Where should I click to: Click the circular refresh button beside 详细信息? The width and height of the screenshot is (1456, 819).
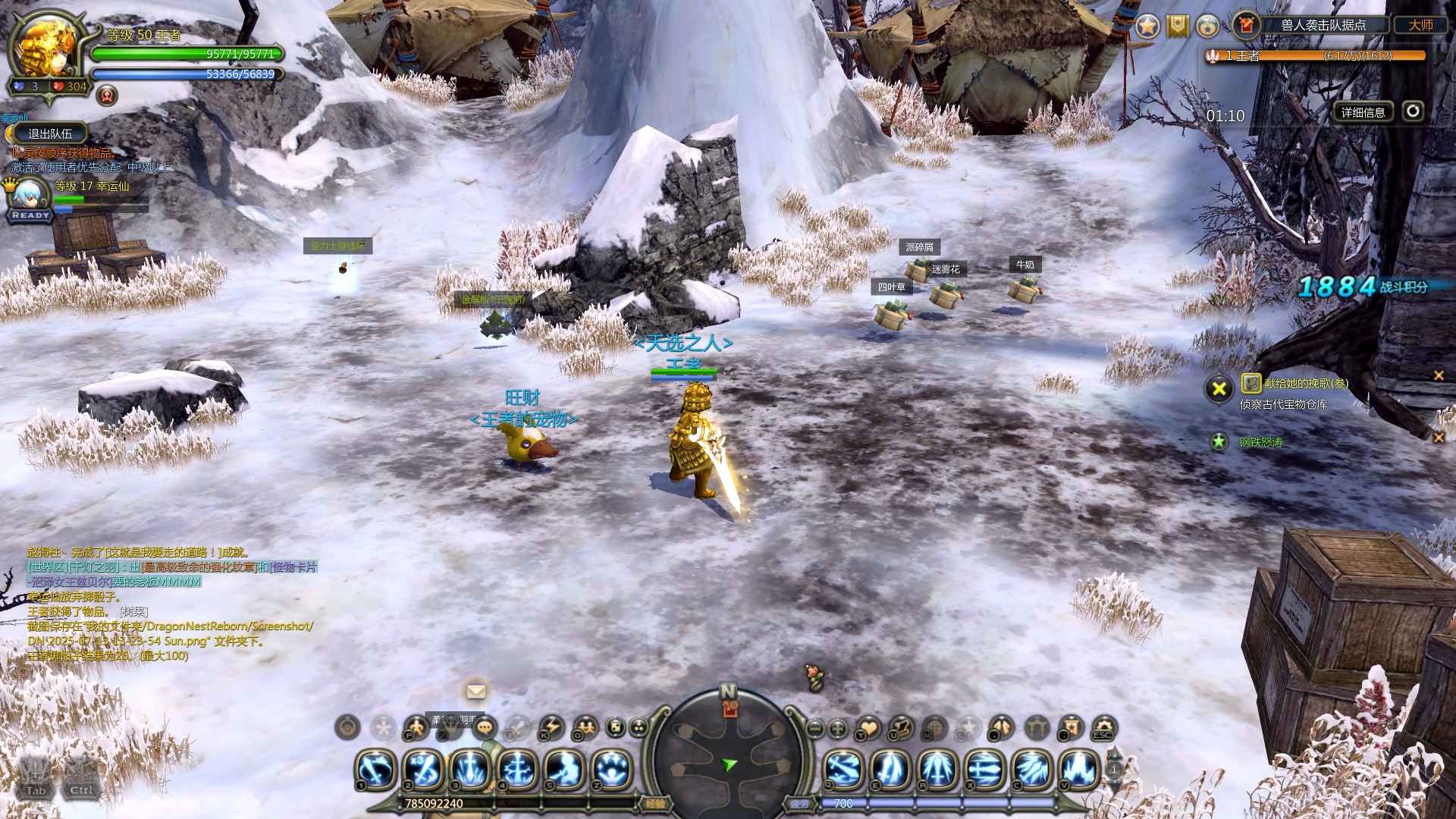[x=1412, y=111]
